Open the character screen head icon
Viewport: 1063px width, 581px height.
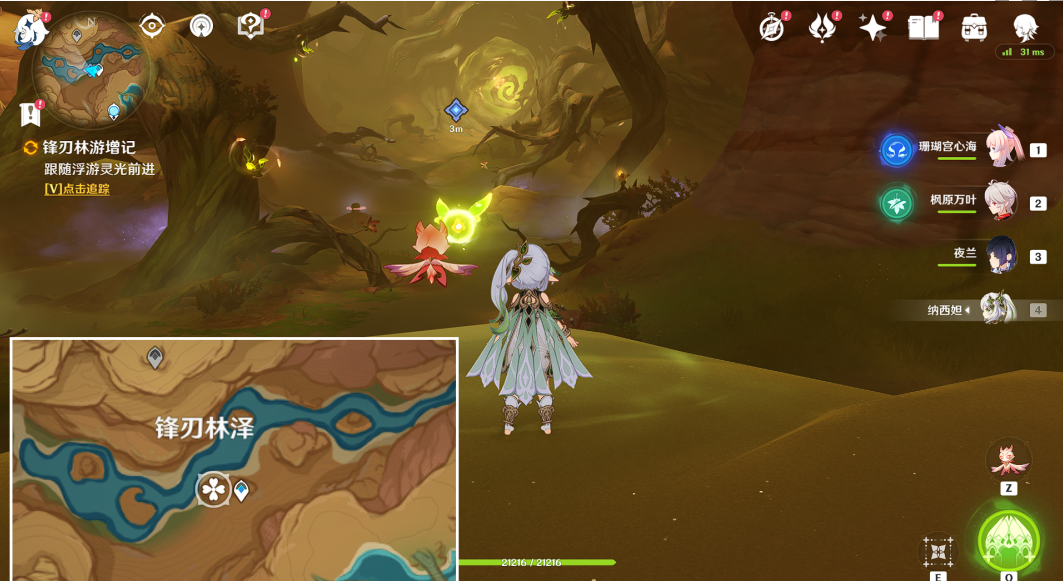1025,28
